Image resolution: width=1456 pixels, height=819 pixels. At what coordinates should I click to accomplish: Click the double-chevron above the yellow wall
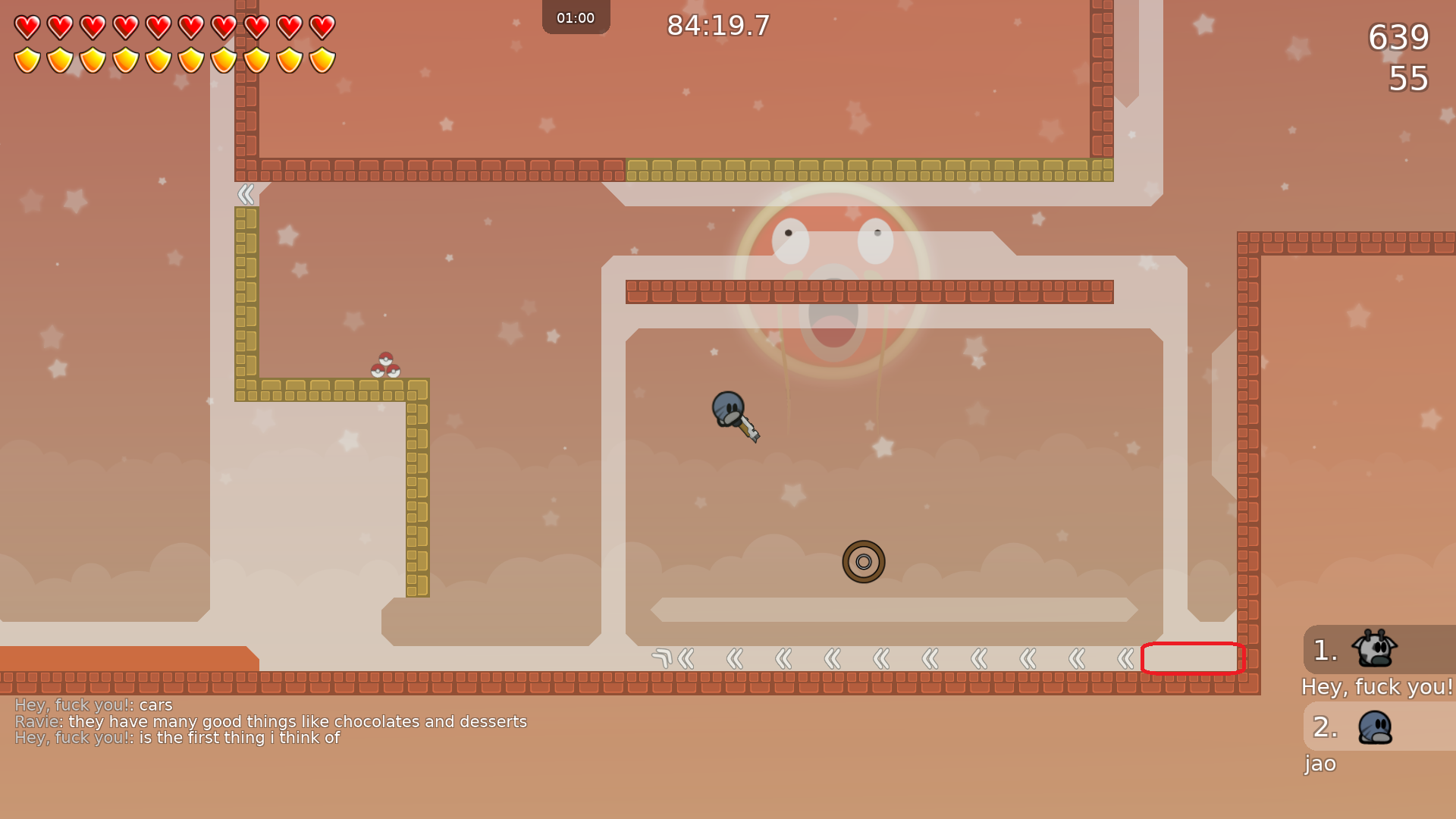[x=246, y=194]
